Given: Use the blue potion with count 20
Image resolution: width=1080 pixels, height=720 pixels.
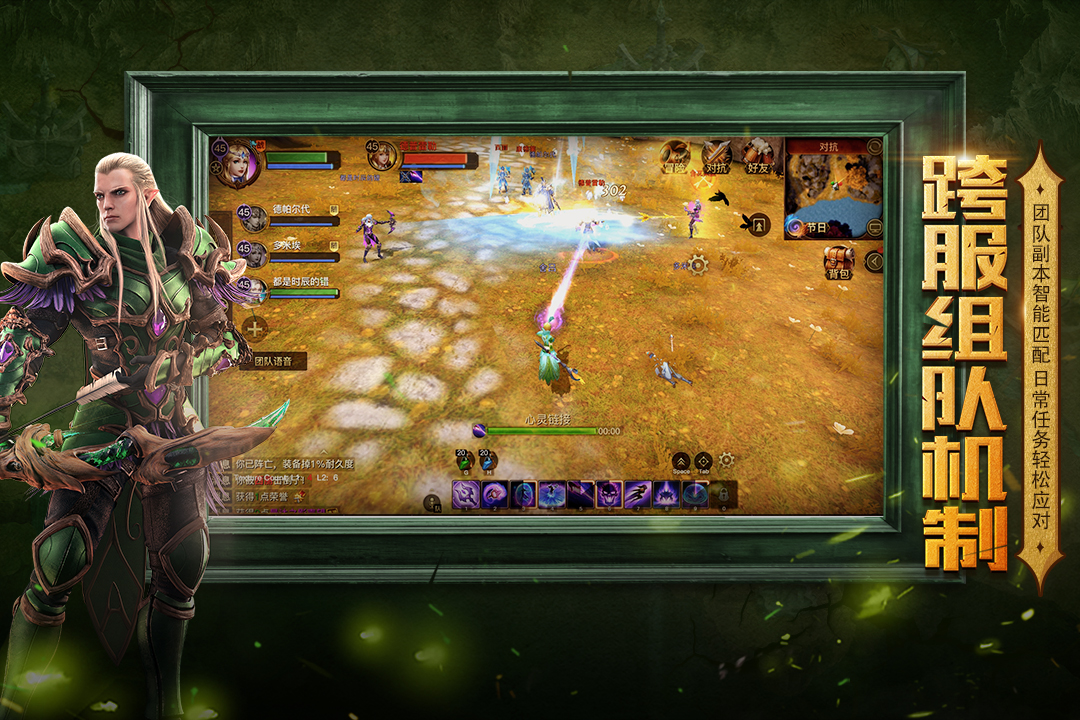Looking at the screenshot, I should click(487, 461).
